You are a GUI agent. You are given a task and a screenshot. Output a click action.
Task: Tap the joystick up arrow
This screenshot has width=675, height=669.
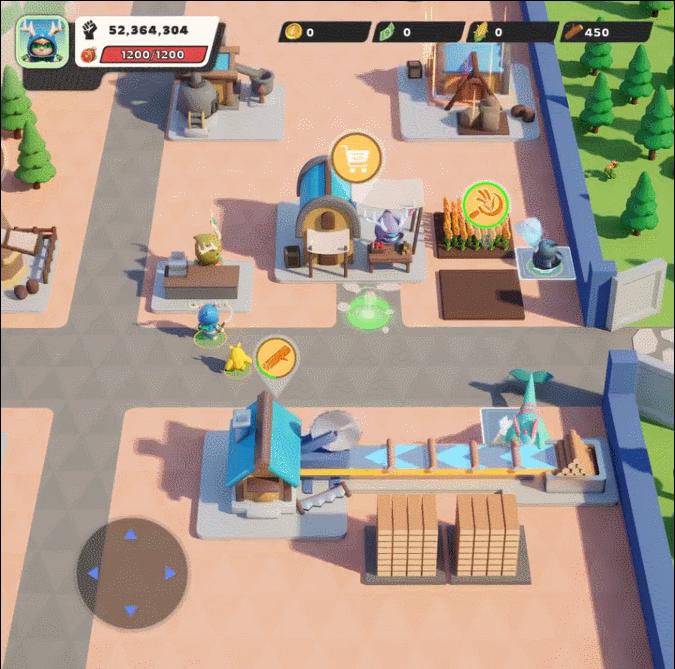[131, 535]
